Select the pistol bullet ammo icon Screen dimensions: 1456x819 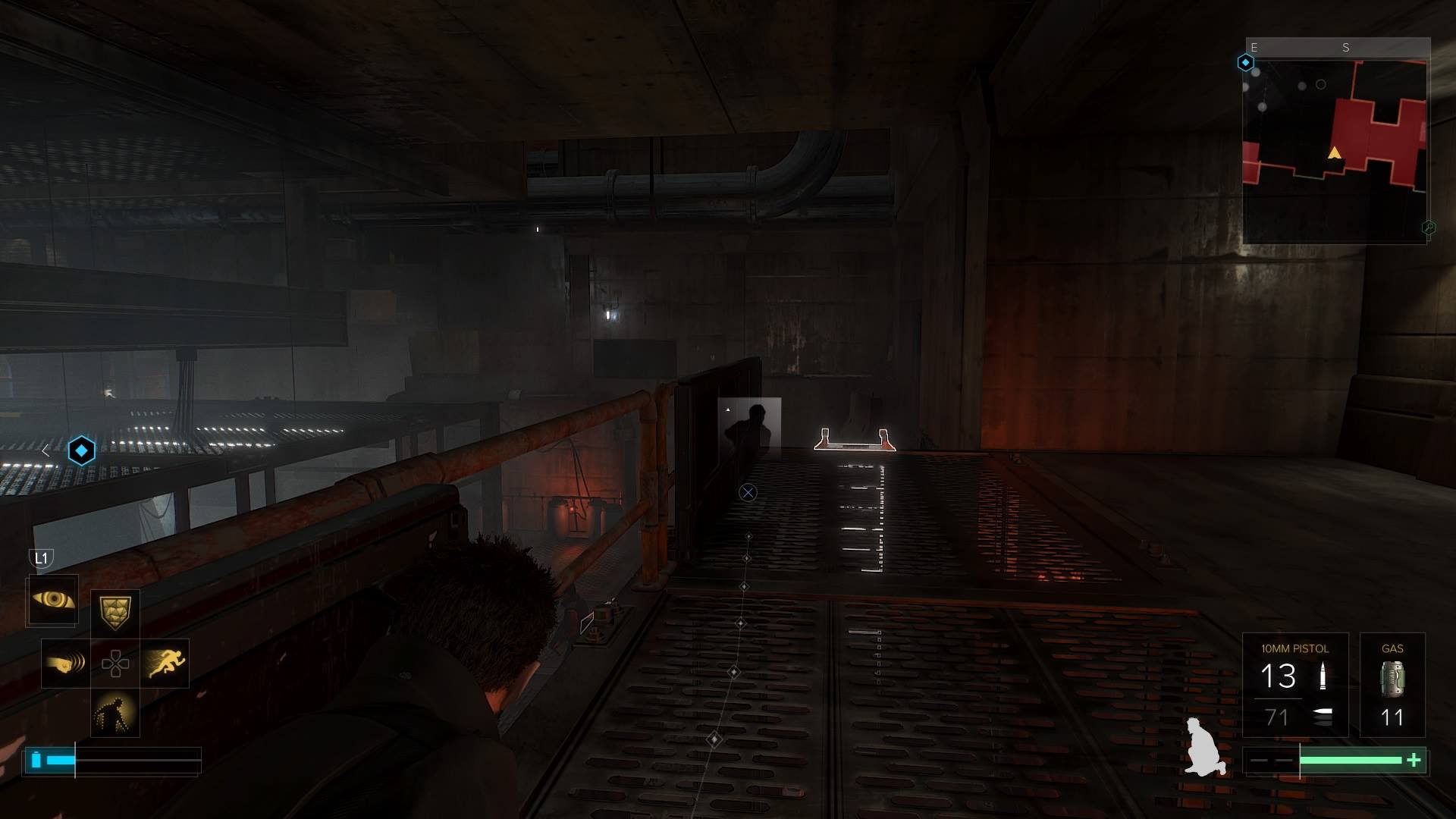click(1323, 676)
